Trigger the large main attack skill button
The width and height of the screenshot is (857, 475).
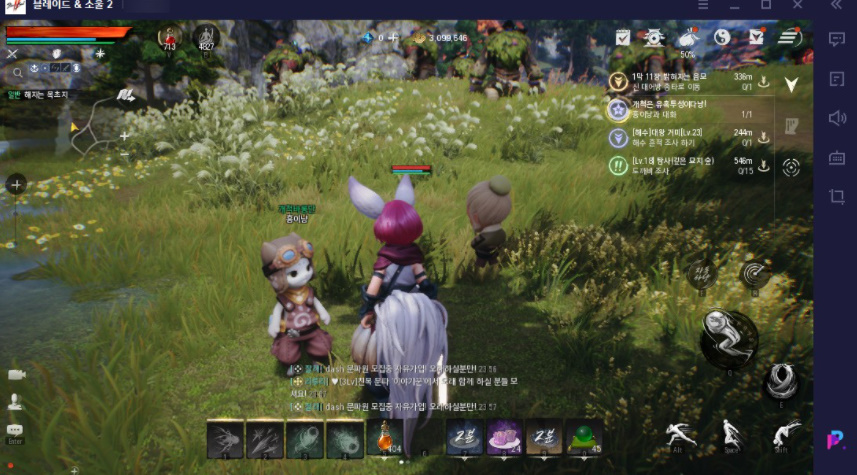[x=728, y=337]
